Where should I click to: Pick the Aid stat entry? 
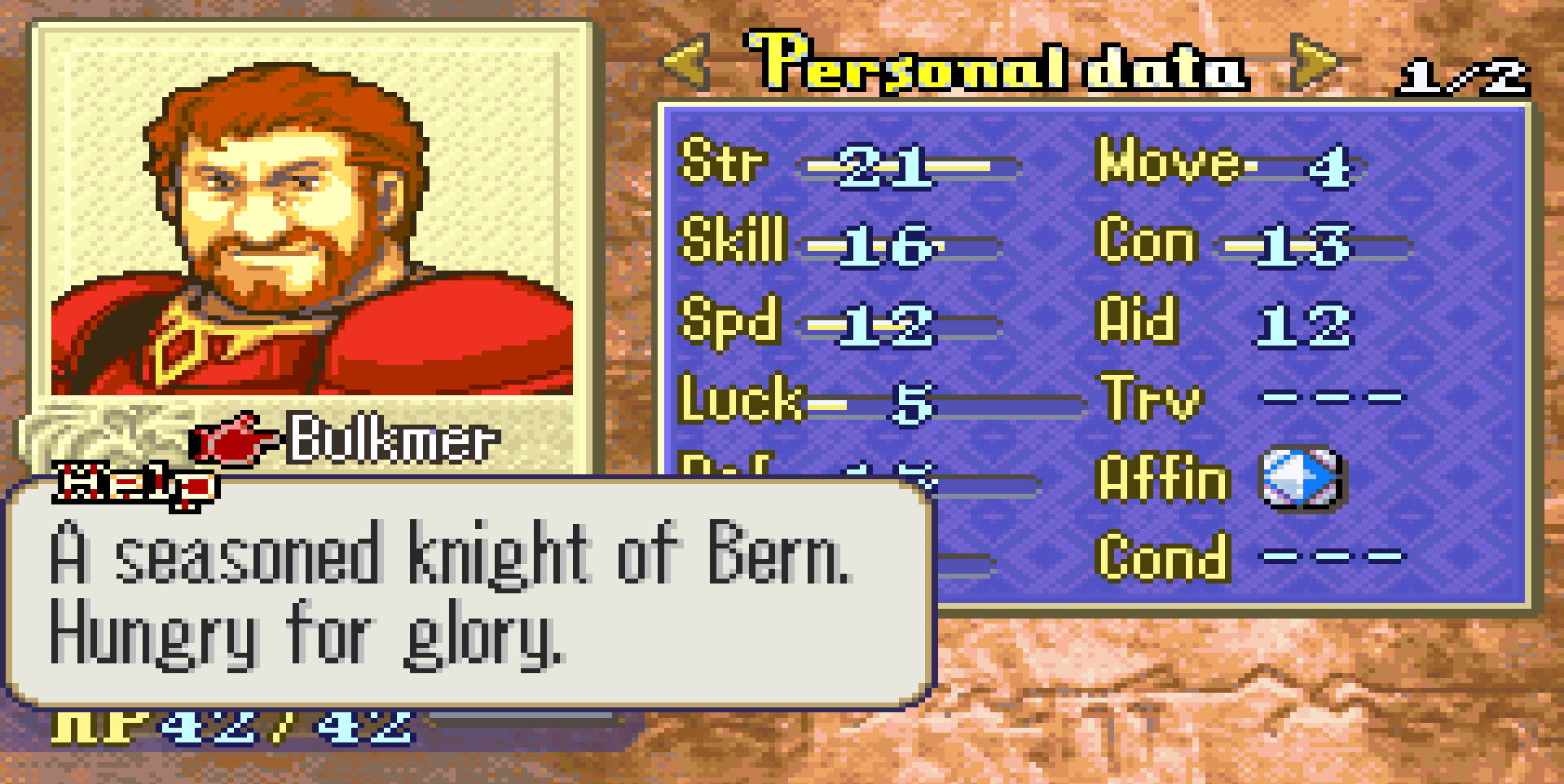(1223, 323)
